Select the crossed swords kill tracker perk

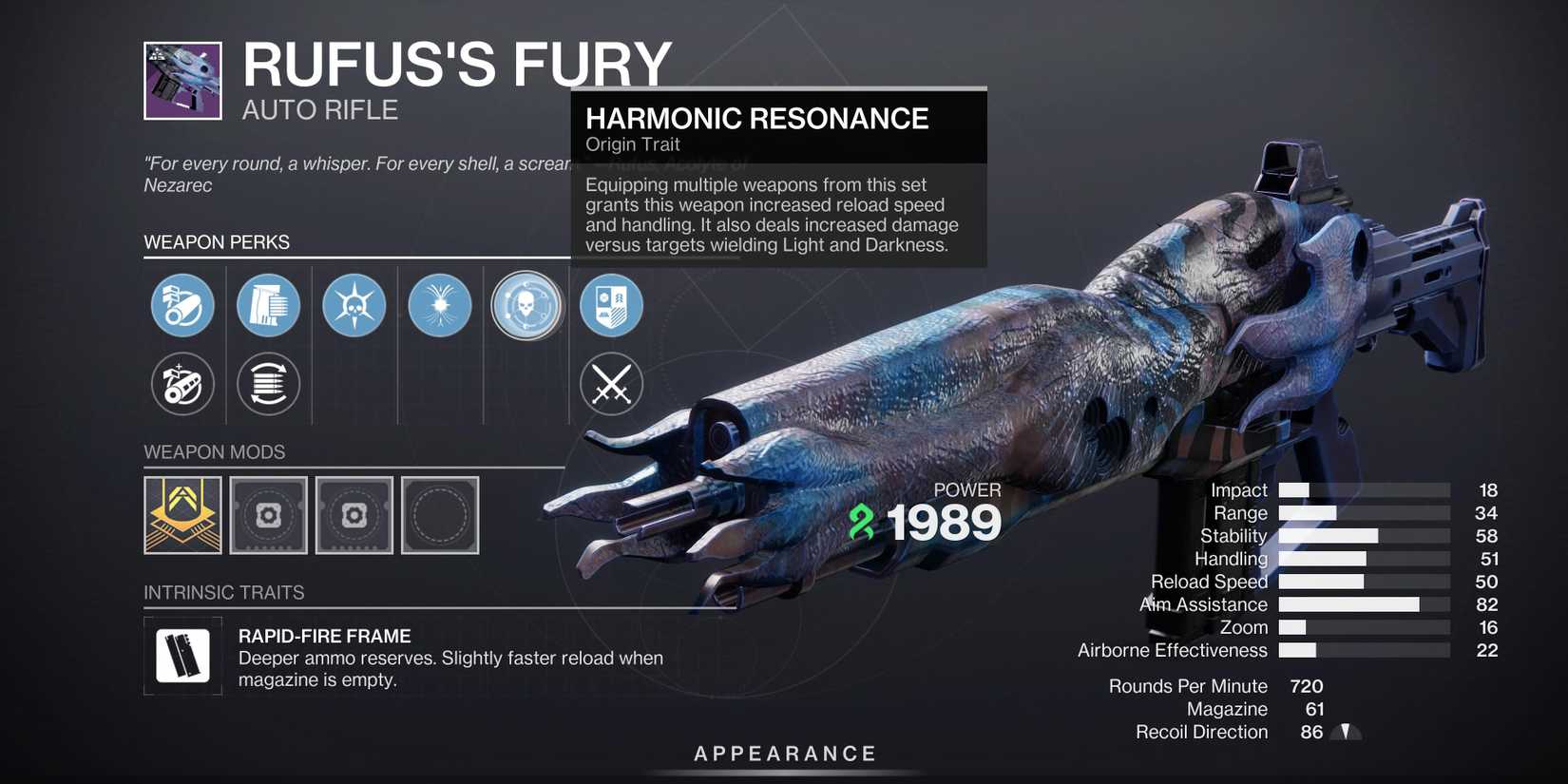pos(611,384)
